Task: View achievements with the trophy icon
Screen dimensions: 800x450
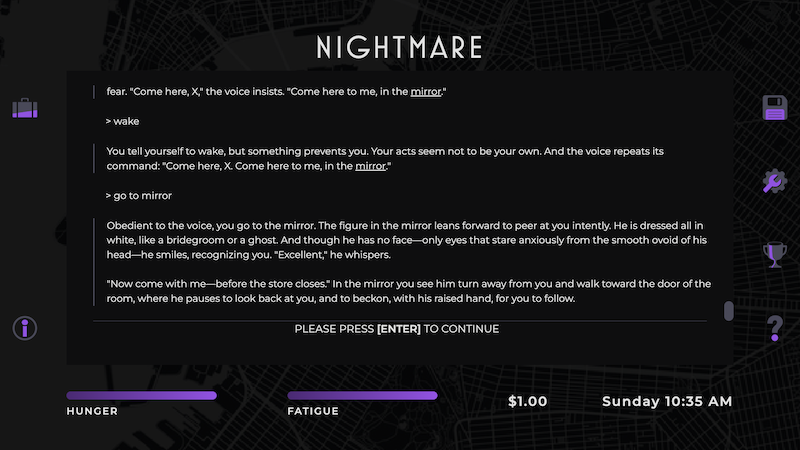Action: click(x=775, y=255)
